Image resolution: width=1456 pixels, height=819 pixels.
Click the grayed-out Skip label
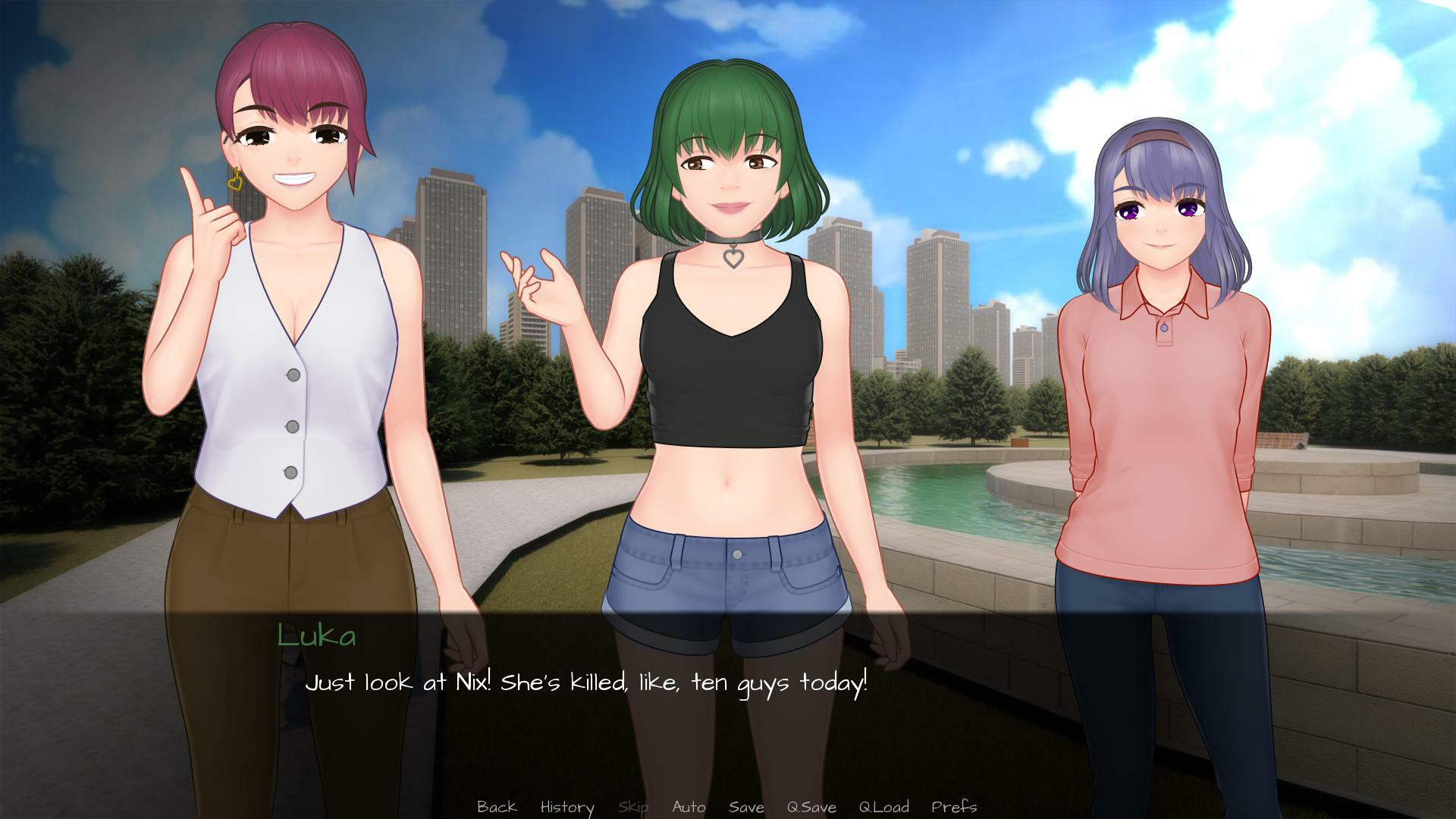pos(635,807)
